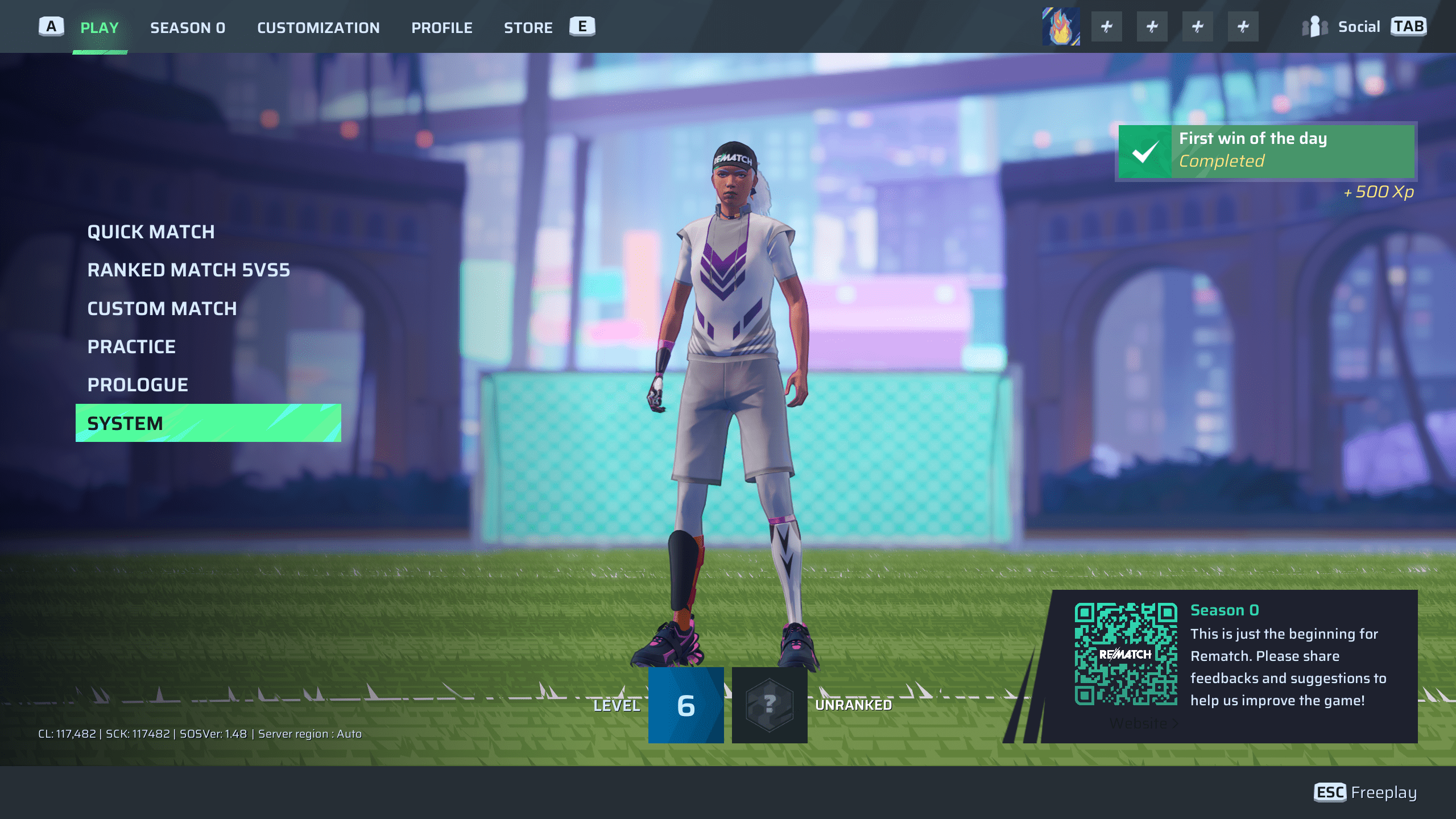Click the first empty equip slot plus icon
Image resolution: width=1456 pixels, height=819 pixels.
coord(1107,26)
